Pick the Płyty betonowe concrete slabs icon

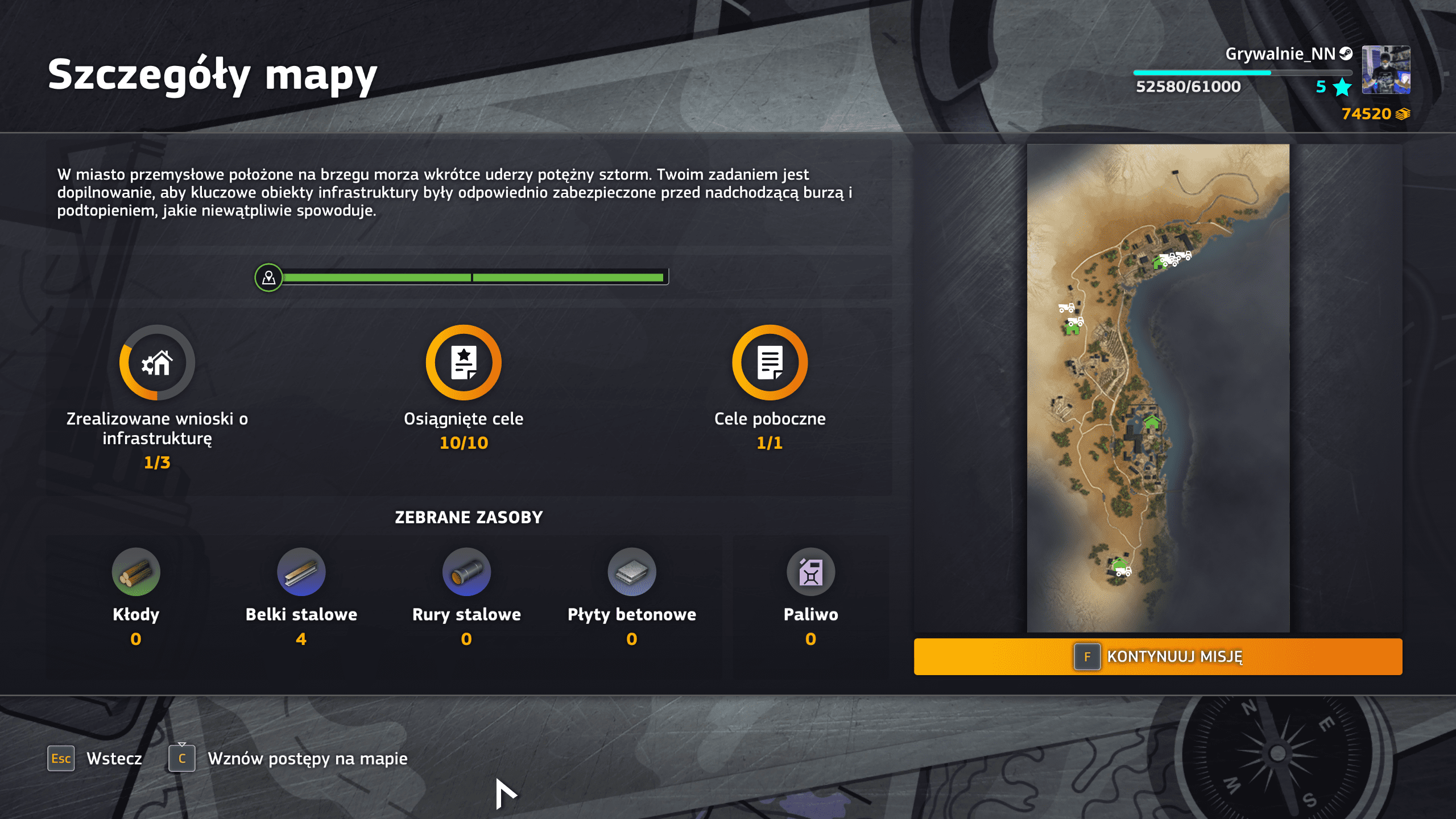[631, 572]
